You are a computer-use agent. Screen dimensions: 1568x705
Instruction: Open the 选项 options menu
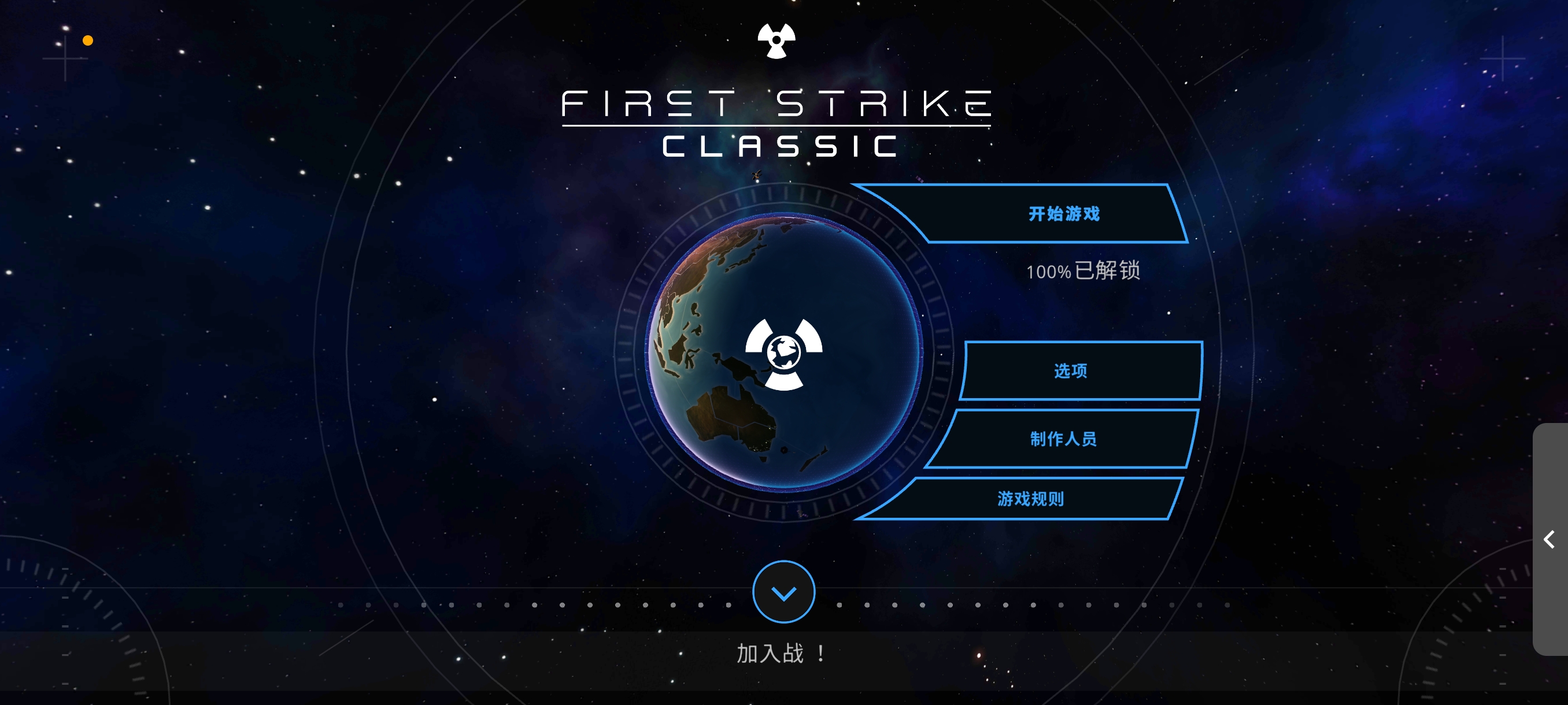[x=1070, y=370]
